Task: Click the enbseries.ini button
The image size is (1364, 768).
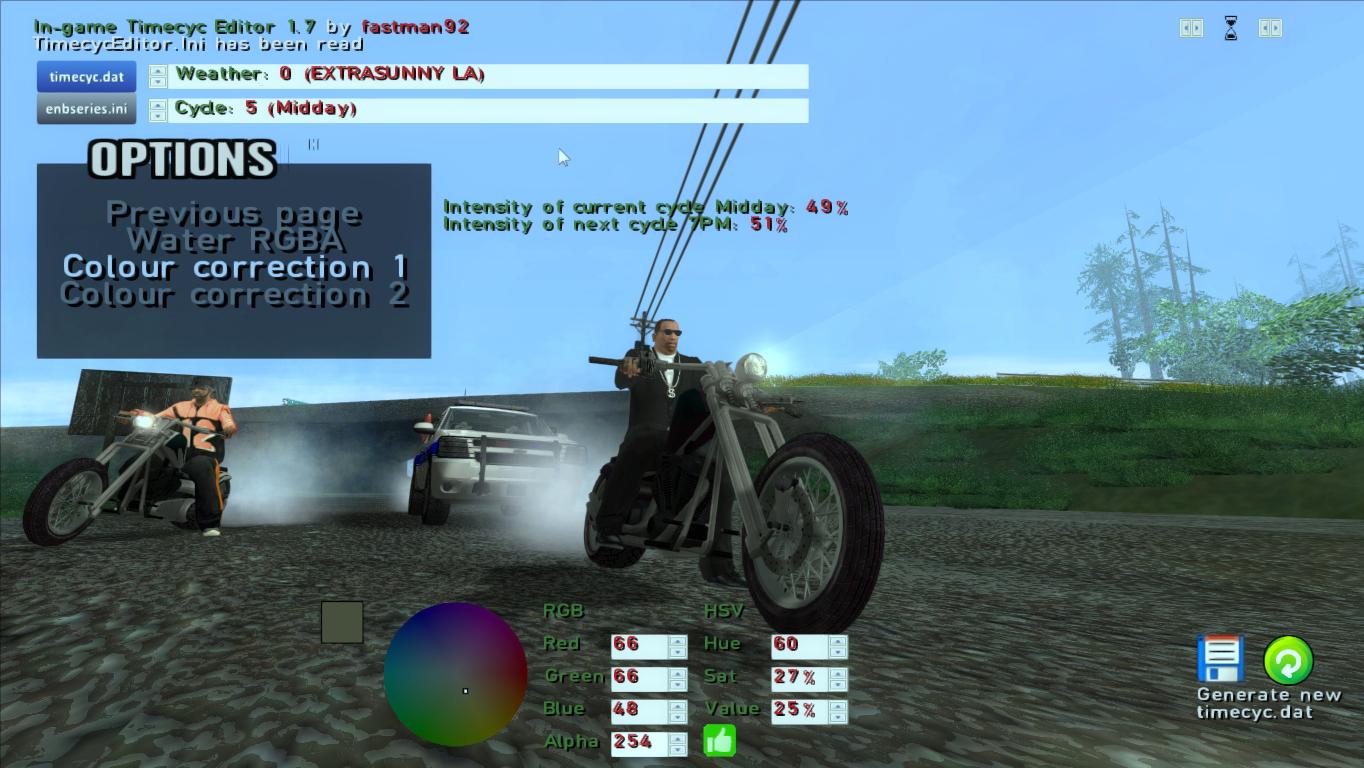Action: 87,110
